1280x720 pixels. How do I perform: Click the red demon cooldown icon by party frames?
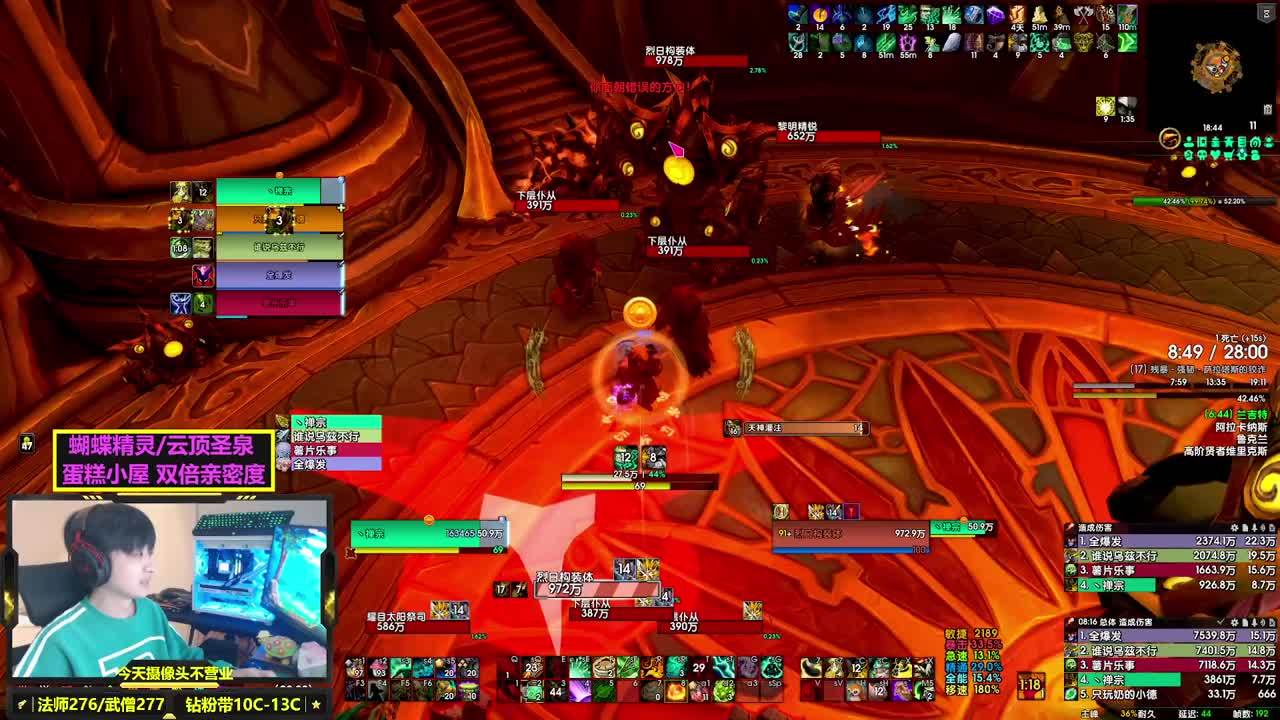(x=203, y=275)
